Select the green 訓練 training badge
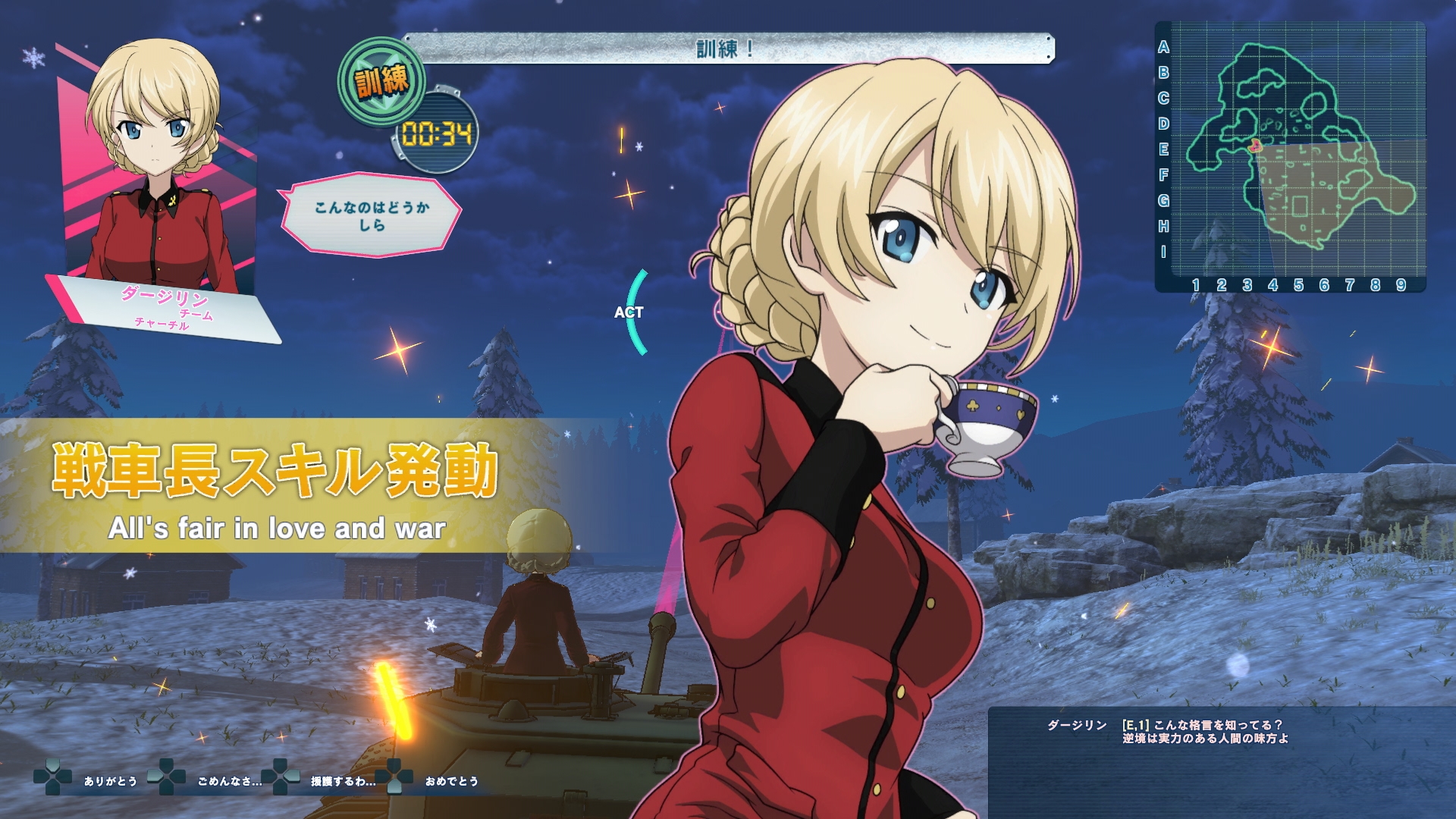This screenshot has height=819, width=1456. pyautogui.click(x=381, y=81)
